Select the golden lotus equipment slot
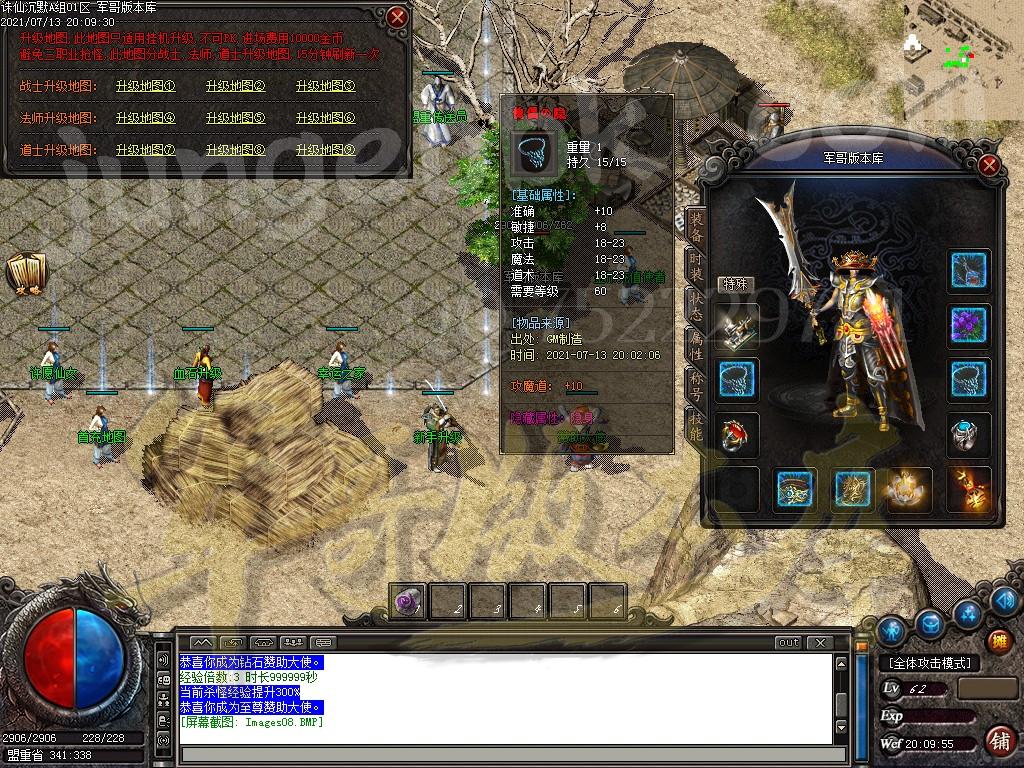1024x768 pixels. 910,489
